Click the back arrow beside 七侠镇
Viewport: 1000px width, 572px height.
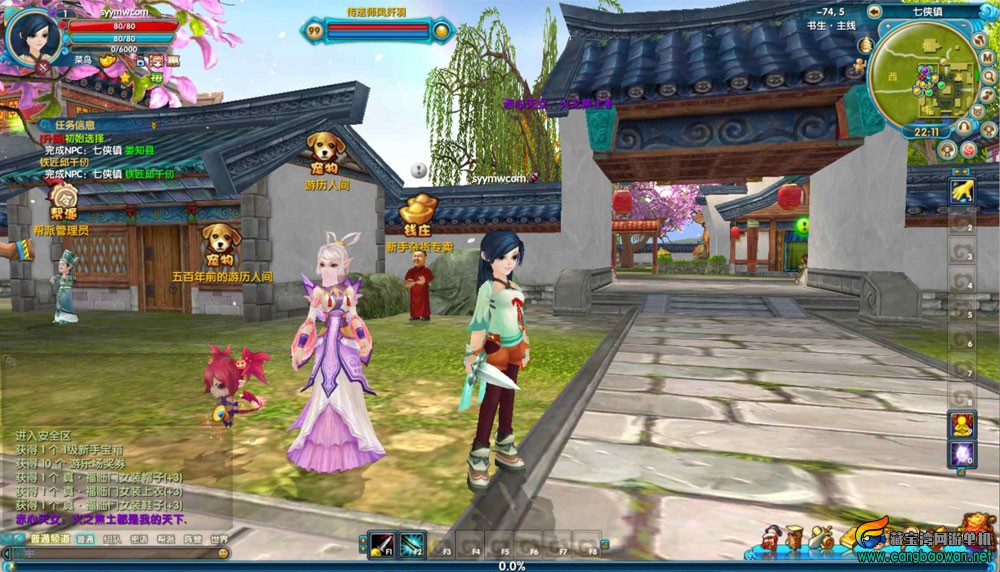874,11
